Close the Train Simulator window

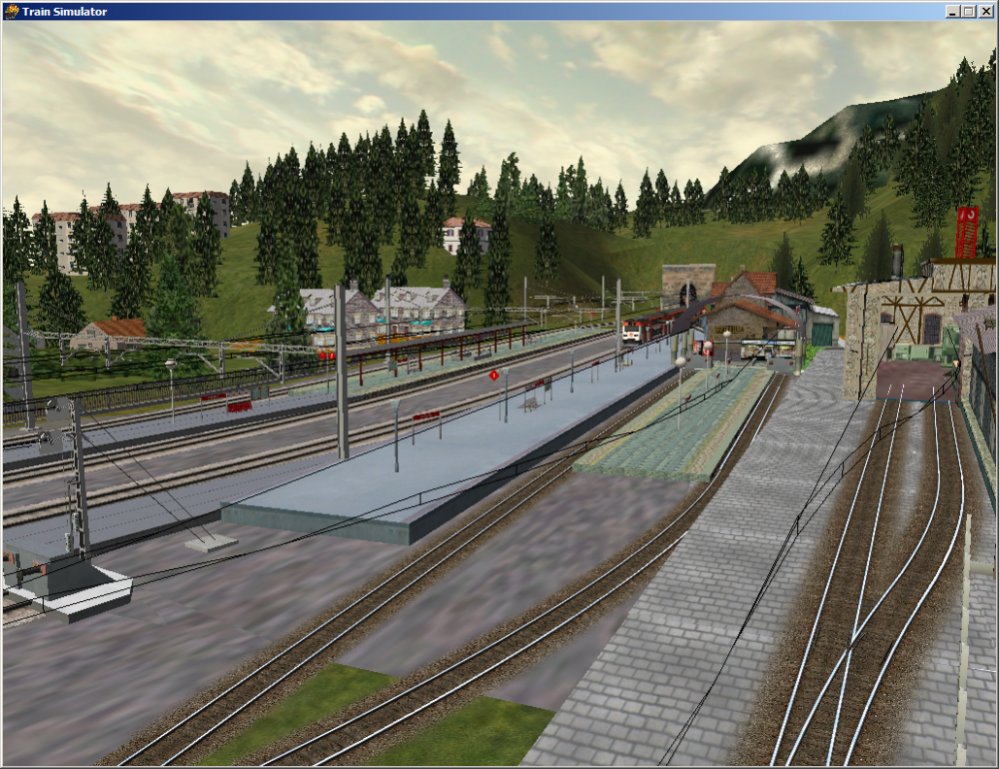985,11
